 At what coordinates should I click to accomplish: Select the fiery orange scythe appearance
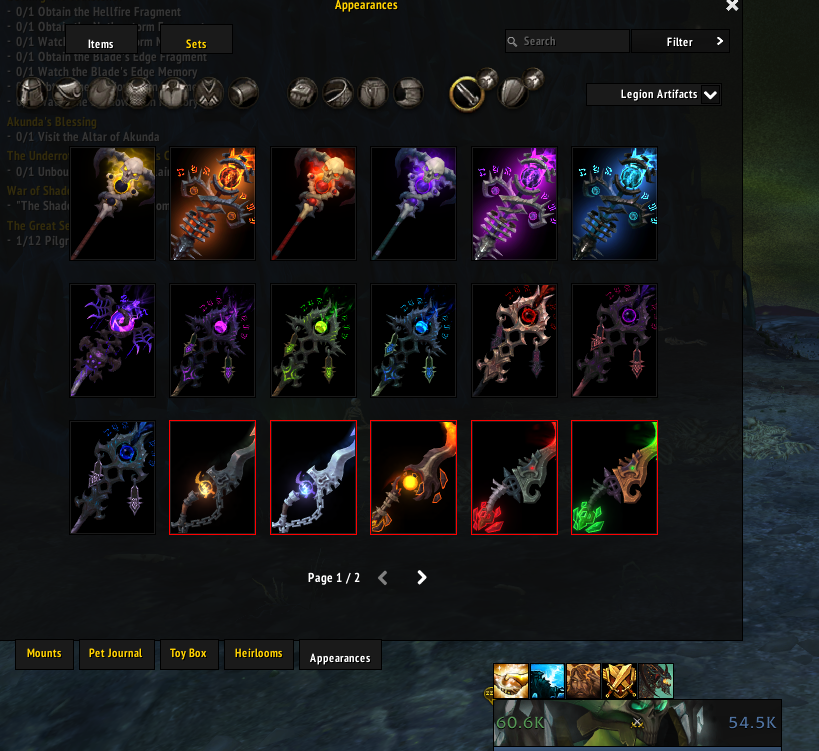[414, 477]
